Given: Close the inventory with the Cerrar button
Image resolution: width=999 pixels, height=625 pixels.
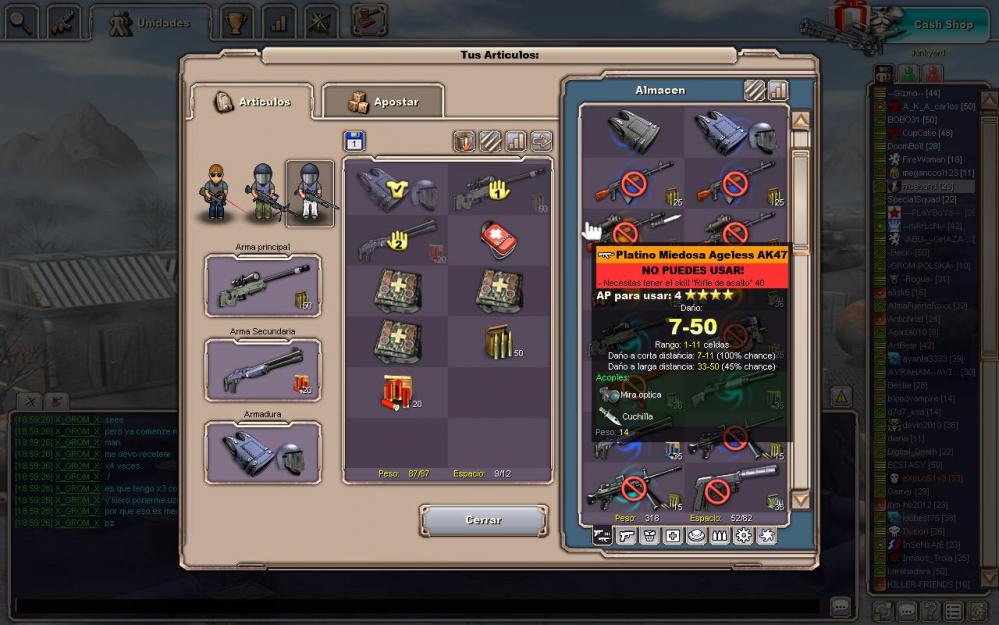Looking at the screenshot, I should point(484,520).
